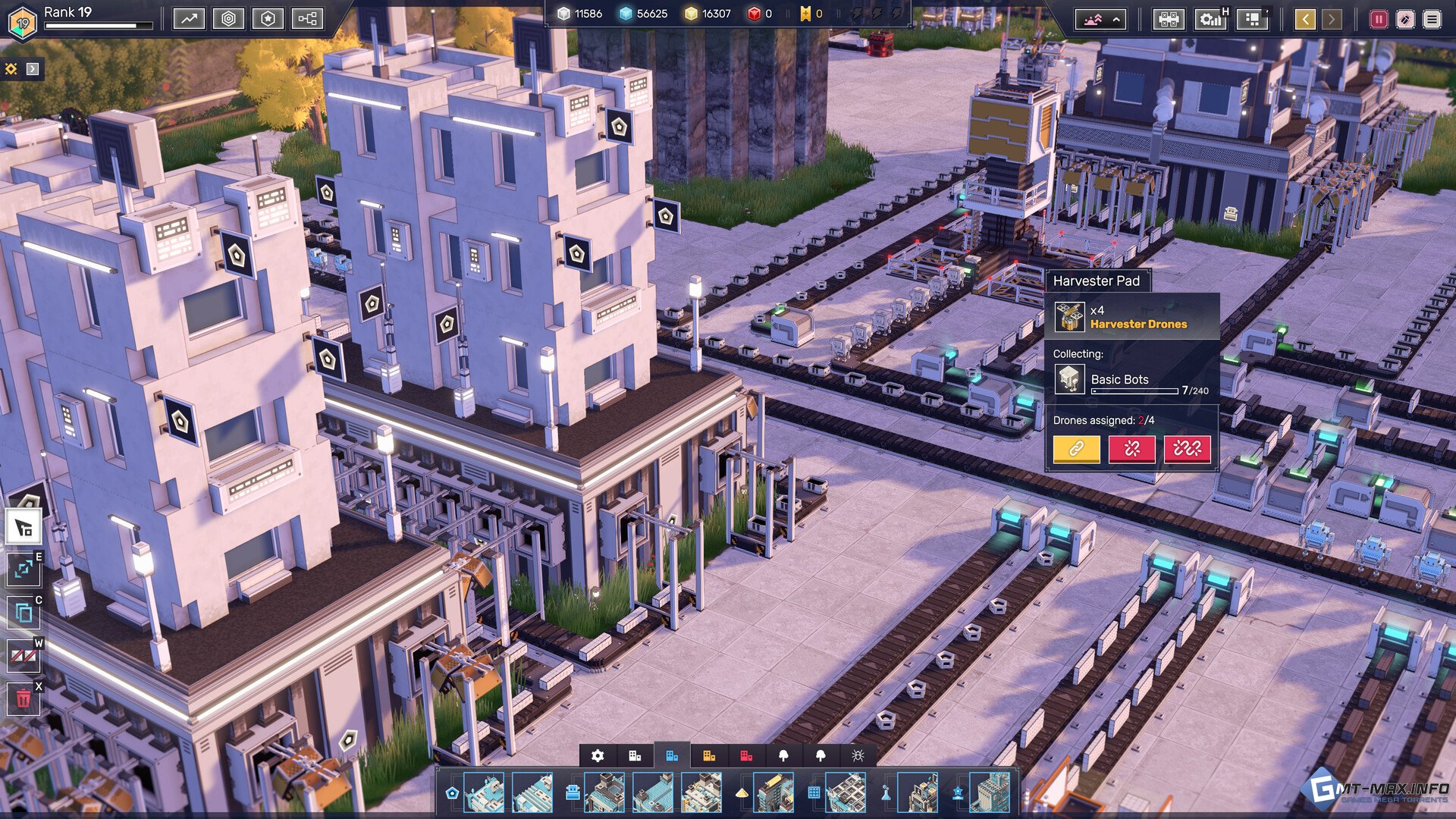This screenshot has height=819, width=1456.
Task: Switch to the red buildings category tab
Action: 746,755
